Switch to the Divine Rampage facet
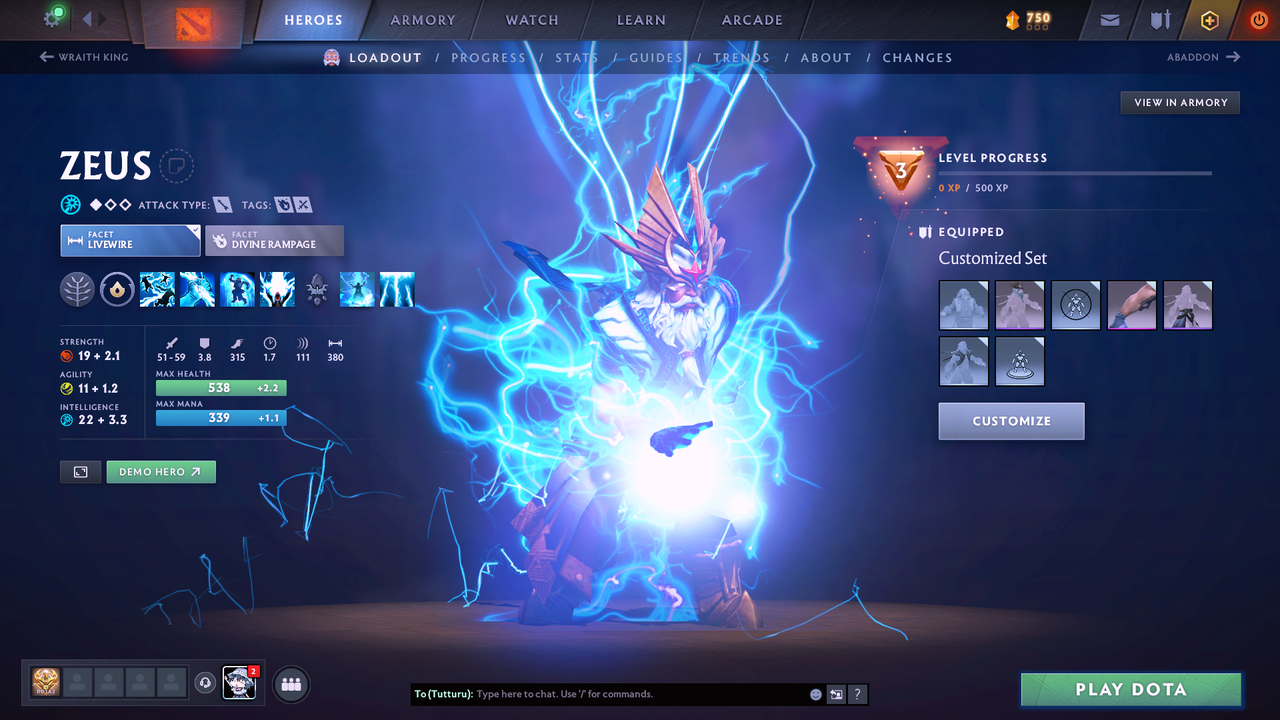Viewport: 1280px width, 720px height. click(x=274, y=240)
